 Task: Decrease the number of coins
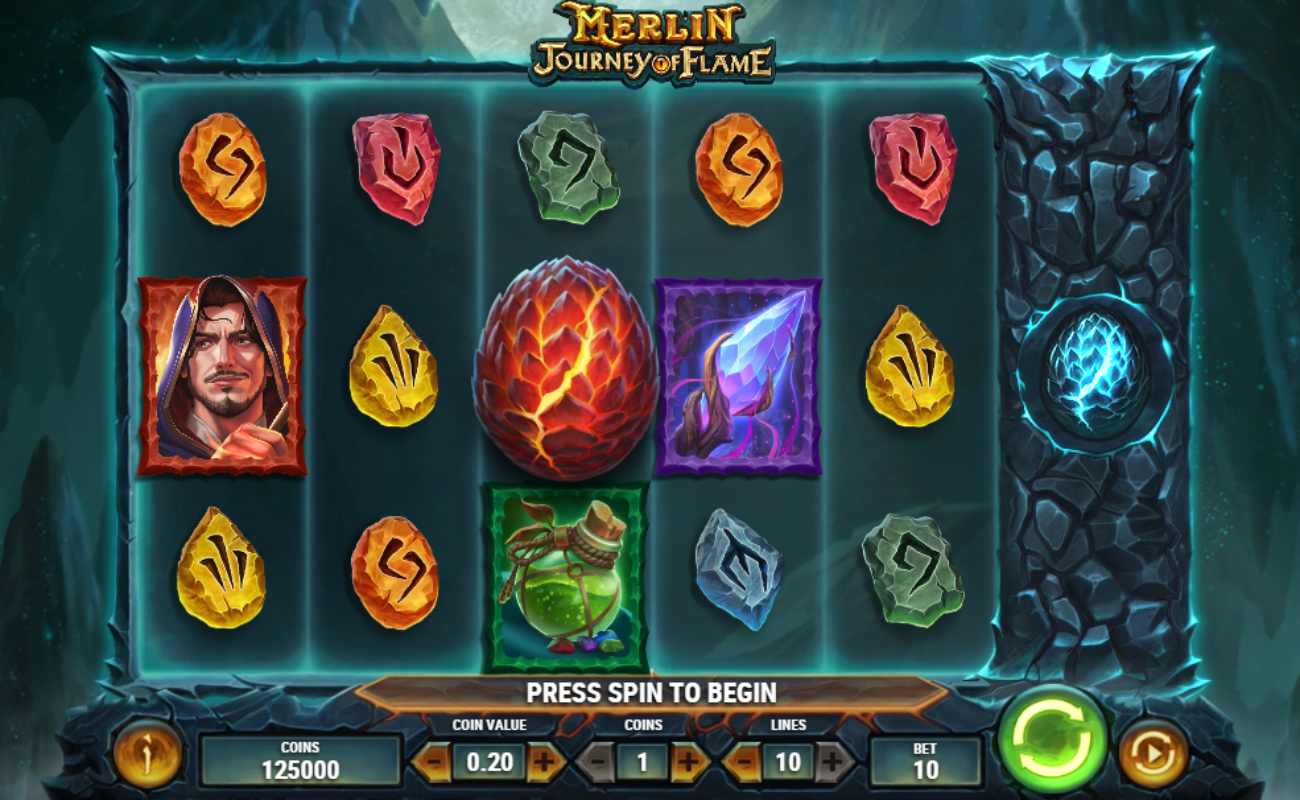(x=596, y=759)
